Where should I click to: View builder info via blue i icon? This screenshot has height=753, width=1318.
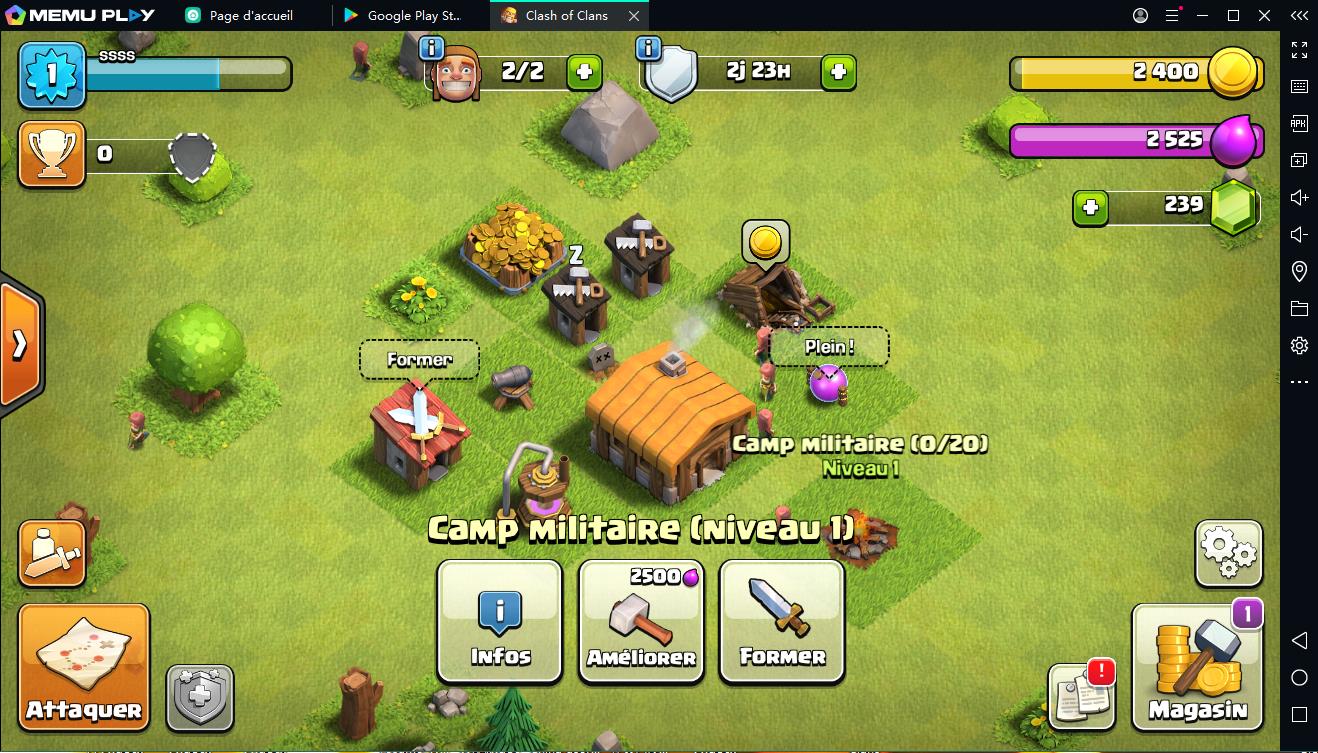[x=431, y=48]
